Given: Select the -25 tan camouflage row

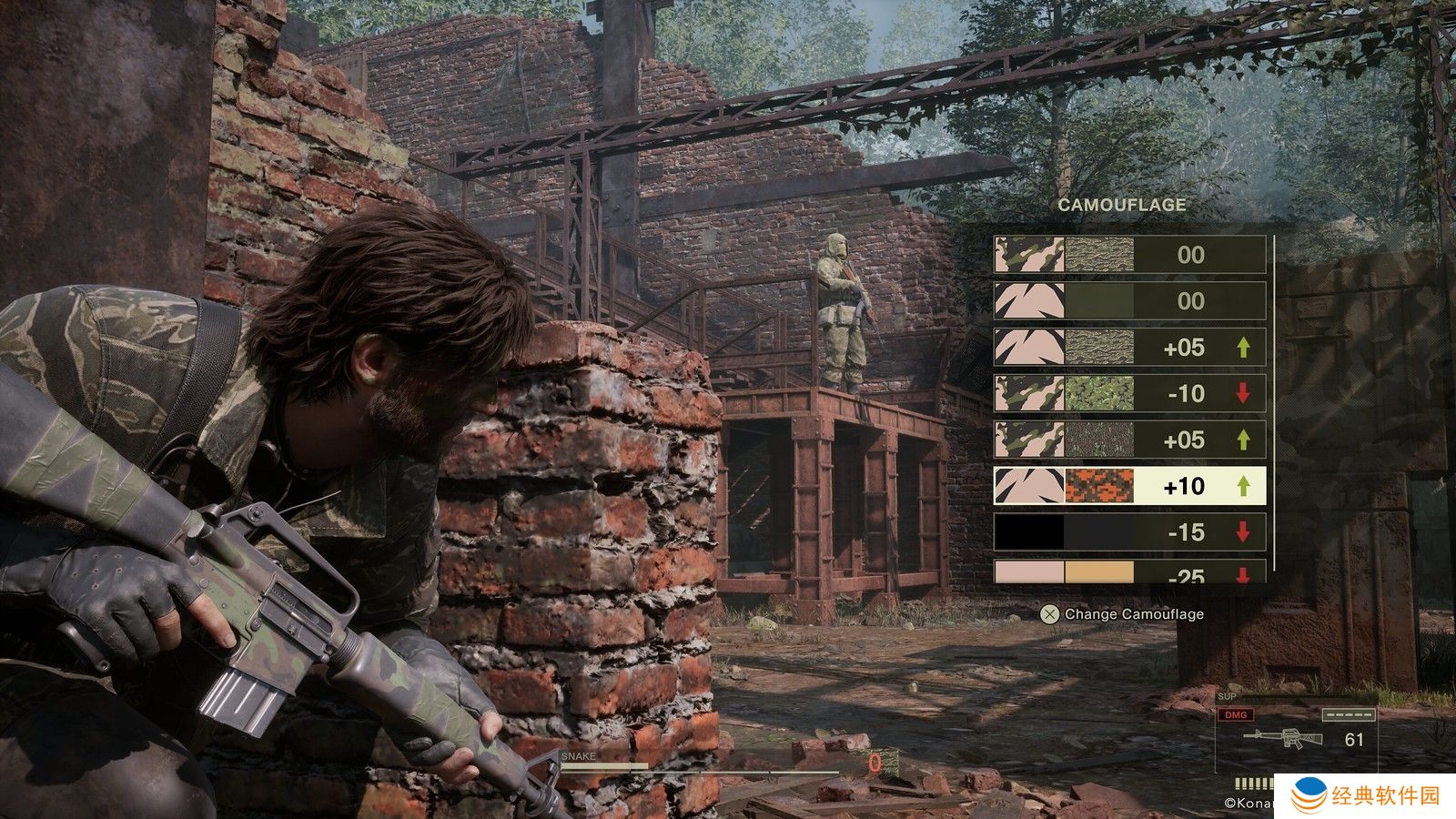Looking at the screenshot, I should tap(1128, 573).
